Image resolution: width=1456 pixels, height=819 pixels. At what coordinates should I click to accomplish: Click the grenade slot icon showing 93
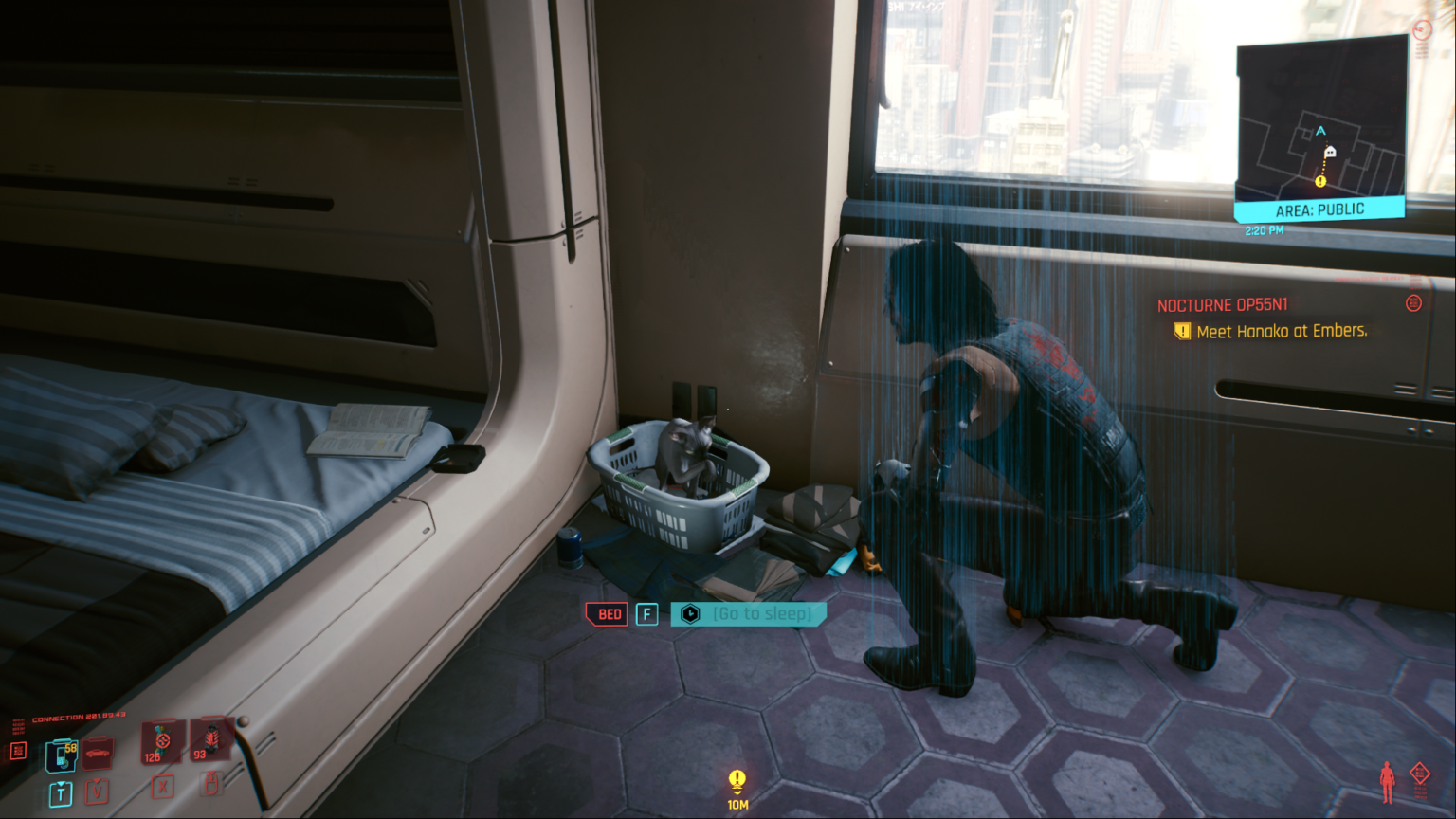click(x=211, y=741)
